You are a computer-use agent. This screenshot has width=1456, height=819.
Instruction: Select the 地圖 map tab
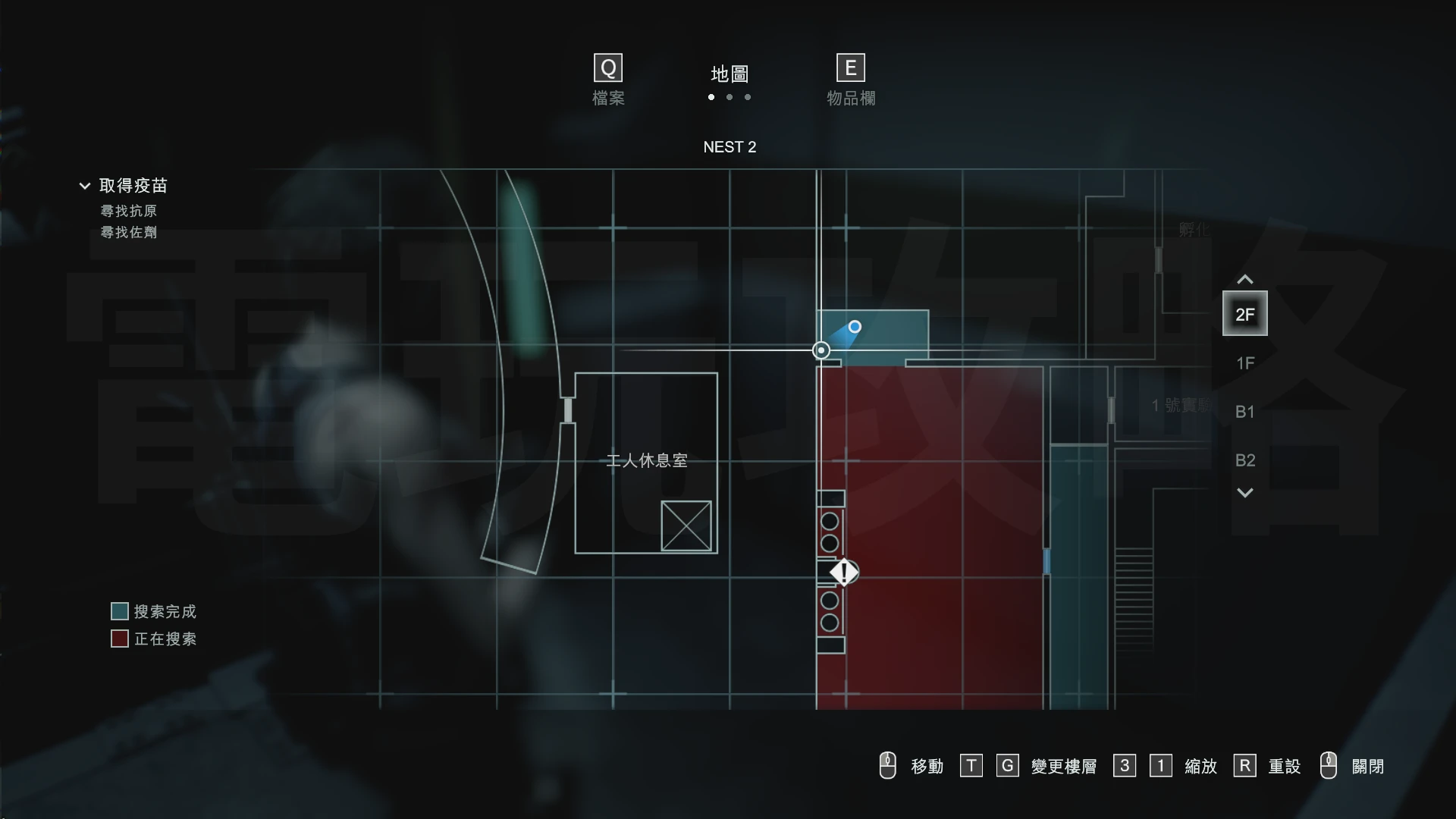(729, 74)
